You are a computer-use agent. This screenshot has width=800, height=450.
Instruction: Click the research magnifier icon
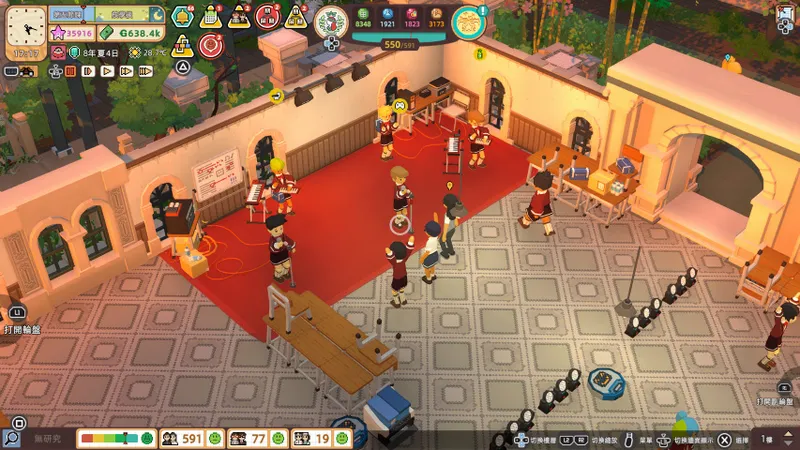(x=12, y=438)
